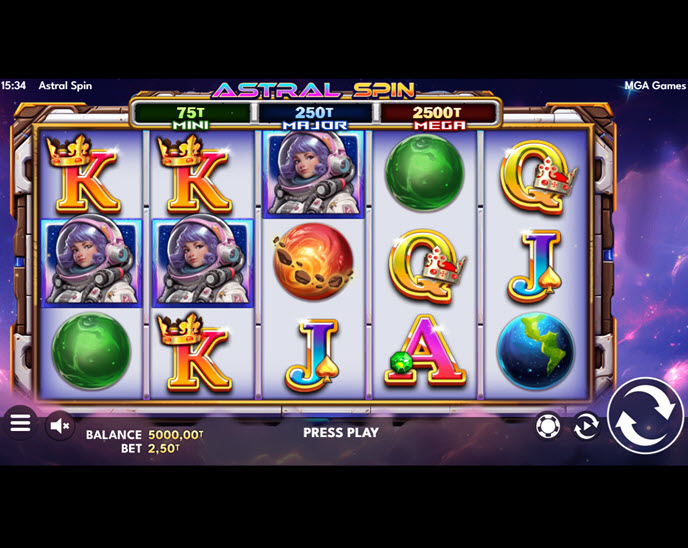The width and height of the screenshot is (688, 548).
Task: Activate the autoplay arrows button
Action: 586,427
